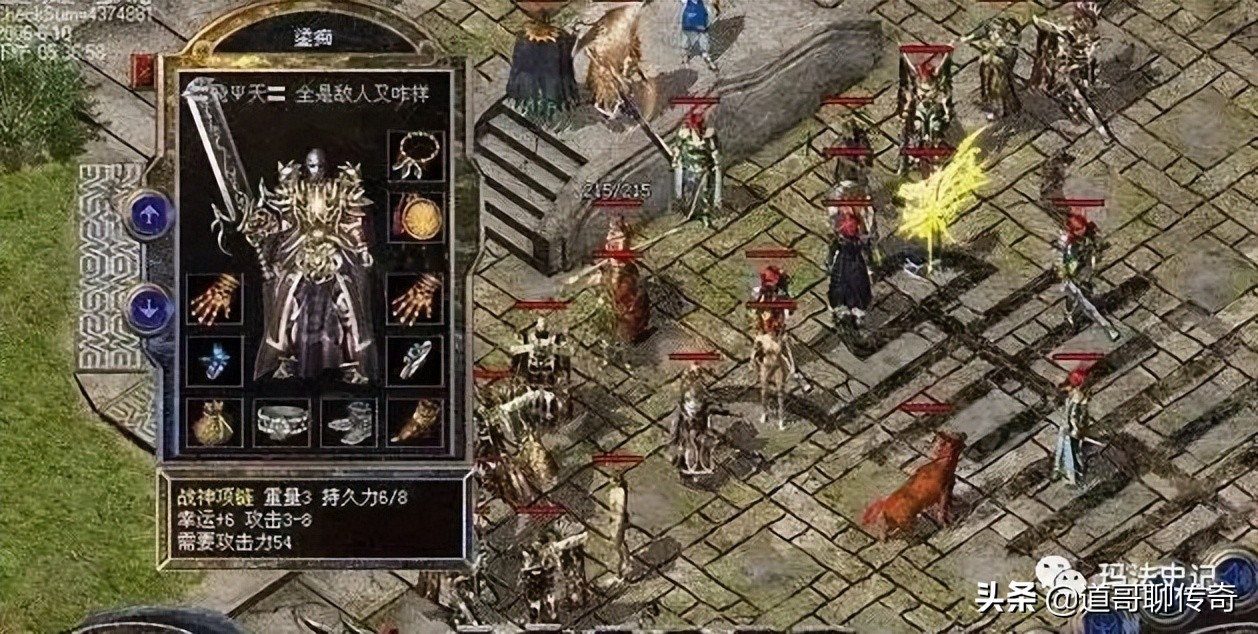Choose the silver ring slot
Viewport: 1258px width, 634px height.
[x=415, y=360]
